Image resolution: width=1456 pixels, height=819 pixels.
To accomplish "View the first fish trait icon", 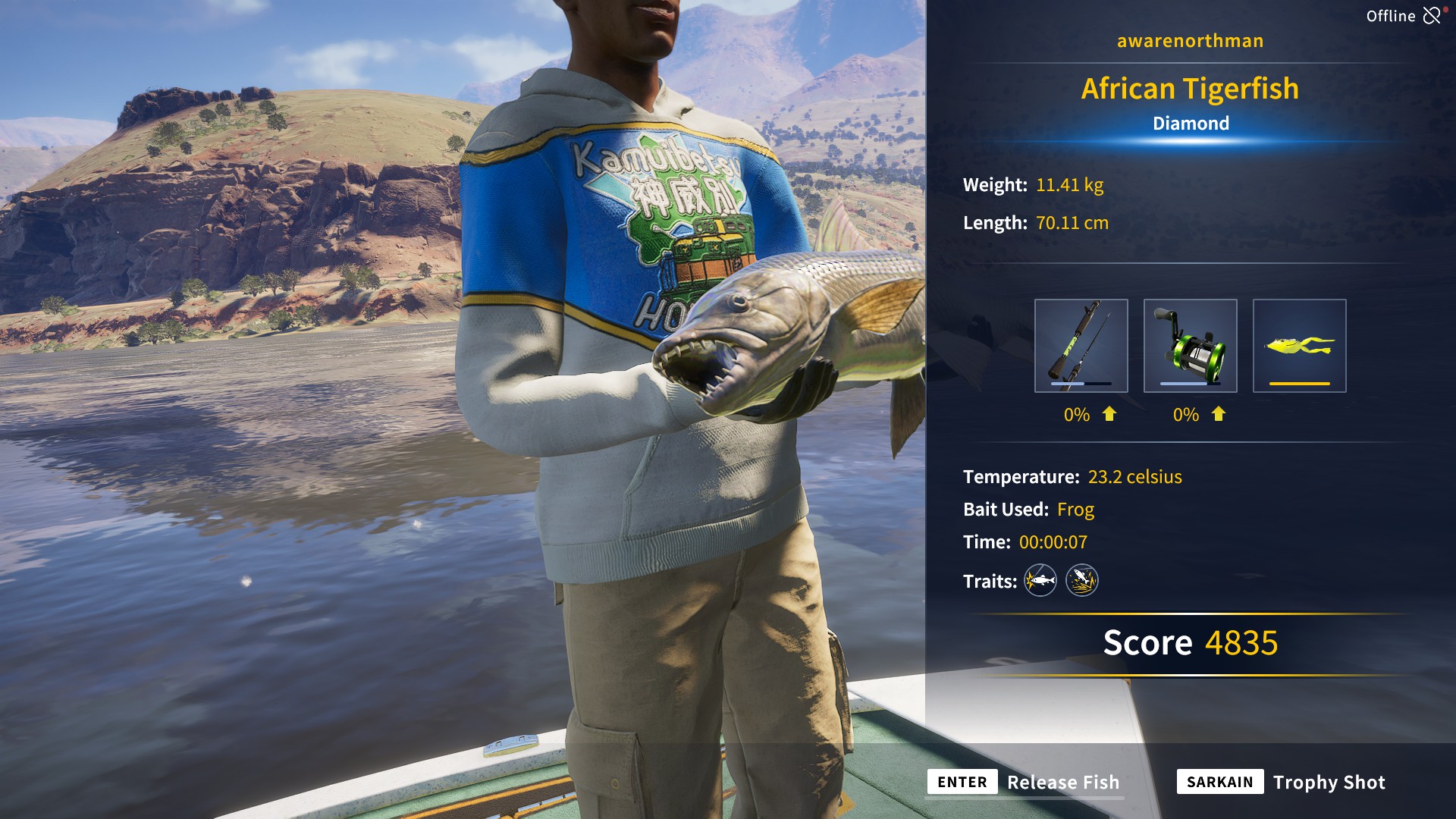I will click(1040, 581).
